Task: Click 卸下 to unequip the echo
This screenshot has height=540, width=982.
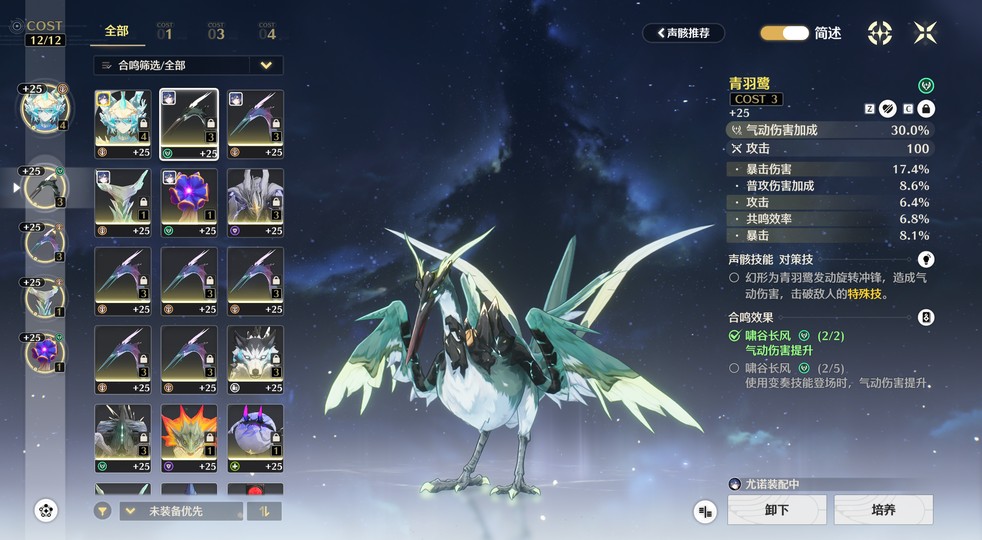Action: 777,510
